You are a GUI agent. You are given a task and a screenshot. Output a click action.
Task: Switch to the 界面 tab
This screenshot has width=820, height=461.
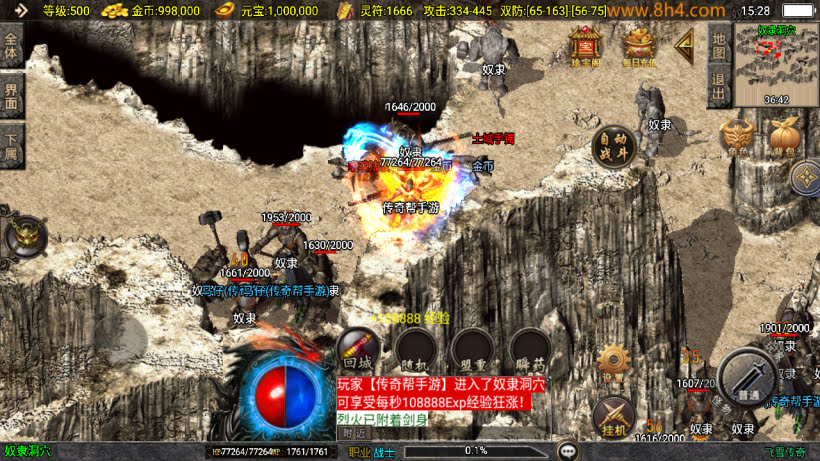(11, 95)
